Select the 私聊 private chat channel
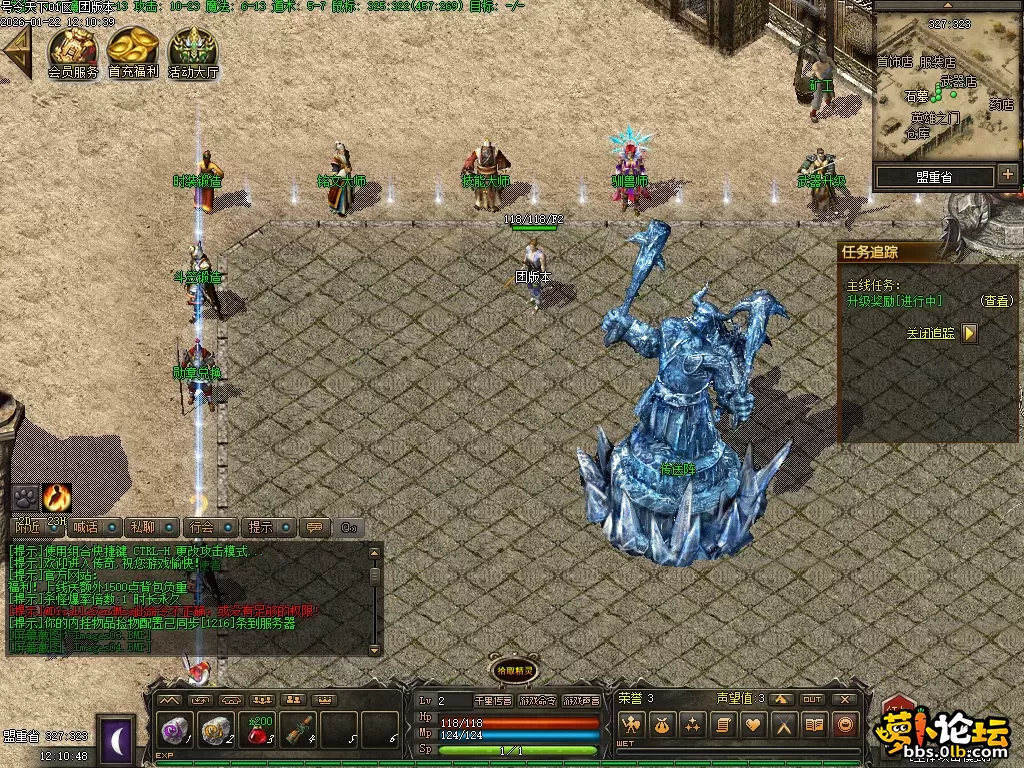This screenshot has width=1024, height=768. click(x=143, y=527)
